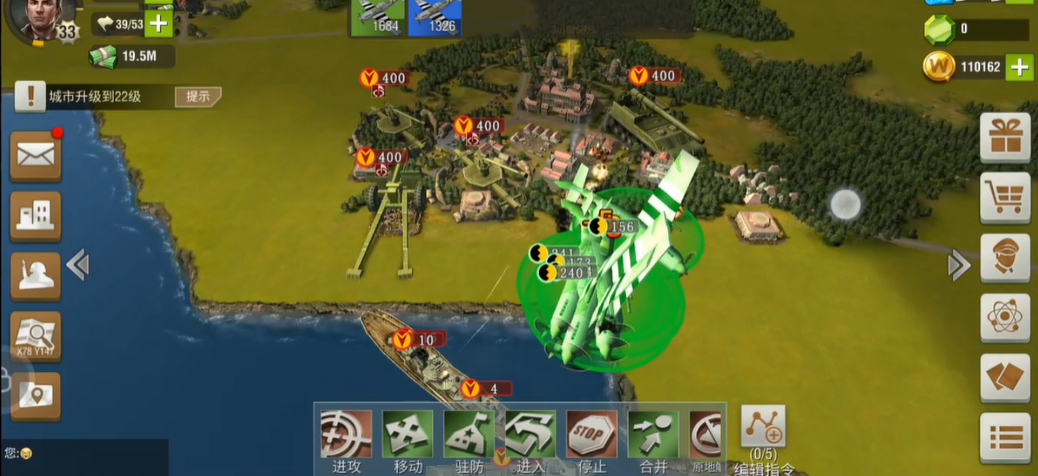Select the 进攻 (attack) command
Image resolution: width=1038 pixels, height=476 pixels.
tap(346, 435)
